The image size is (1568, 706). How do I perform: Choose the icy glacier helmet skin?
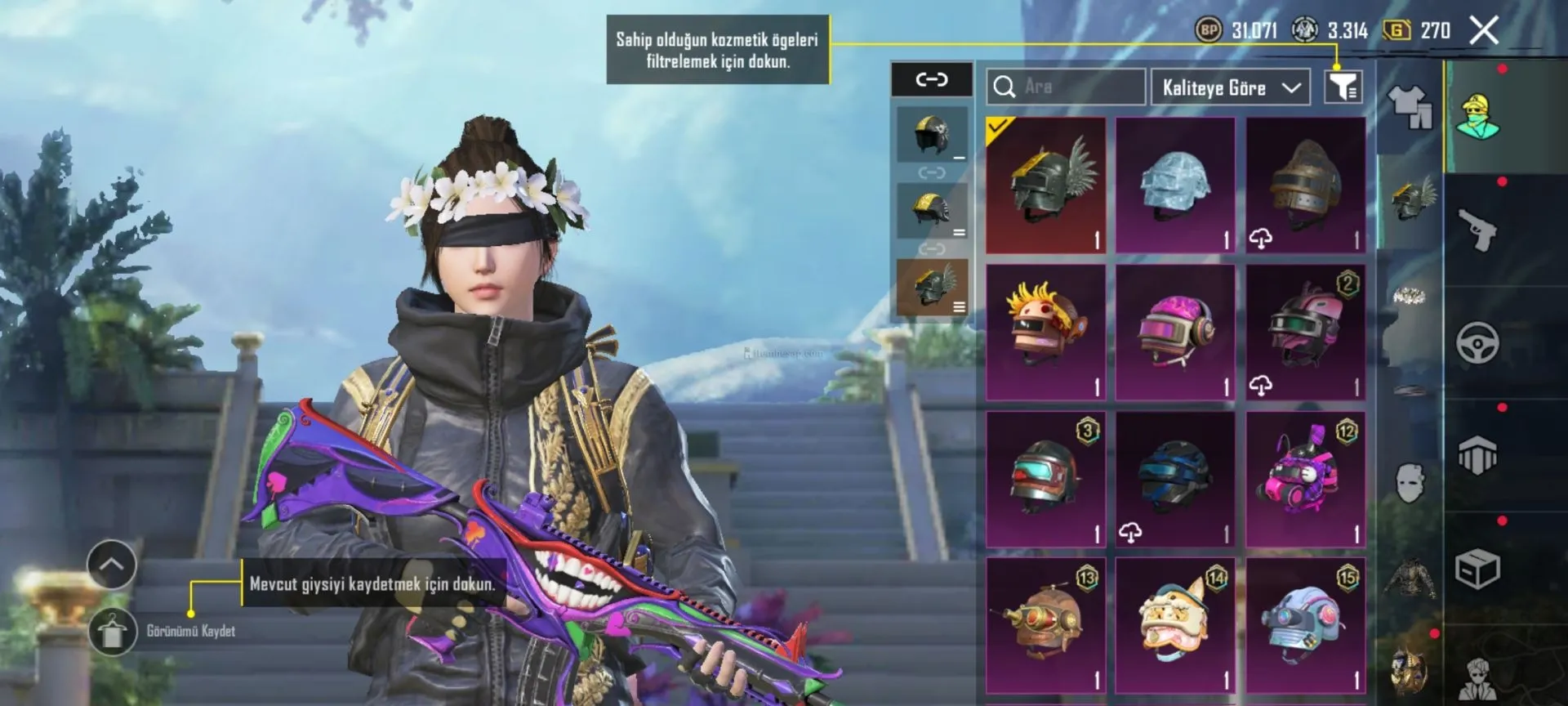tap(1175, 185)
